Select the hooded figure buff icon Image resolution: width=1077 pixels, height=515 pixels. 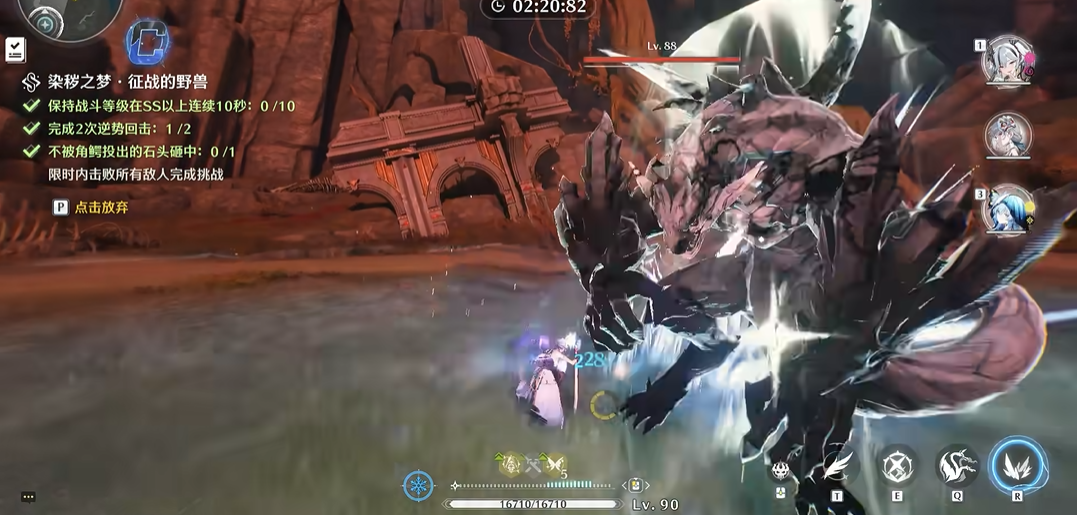(509, 464)
